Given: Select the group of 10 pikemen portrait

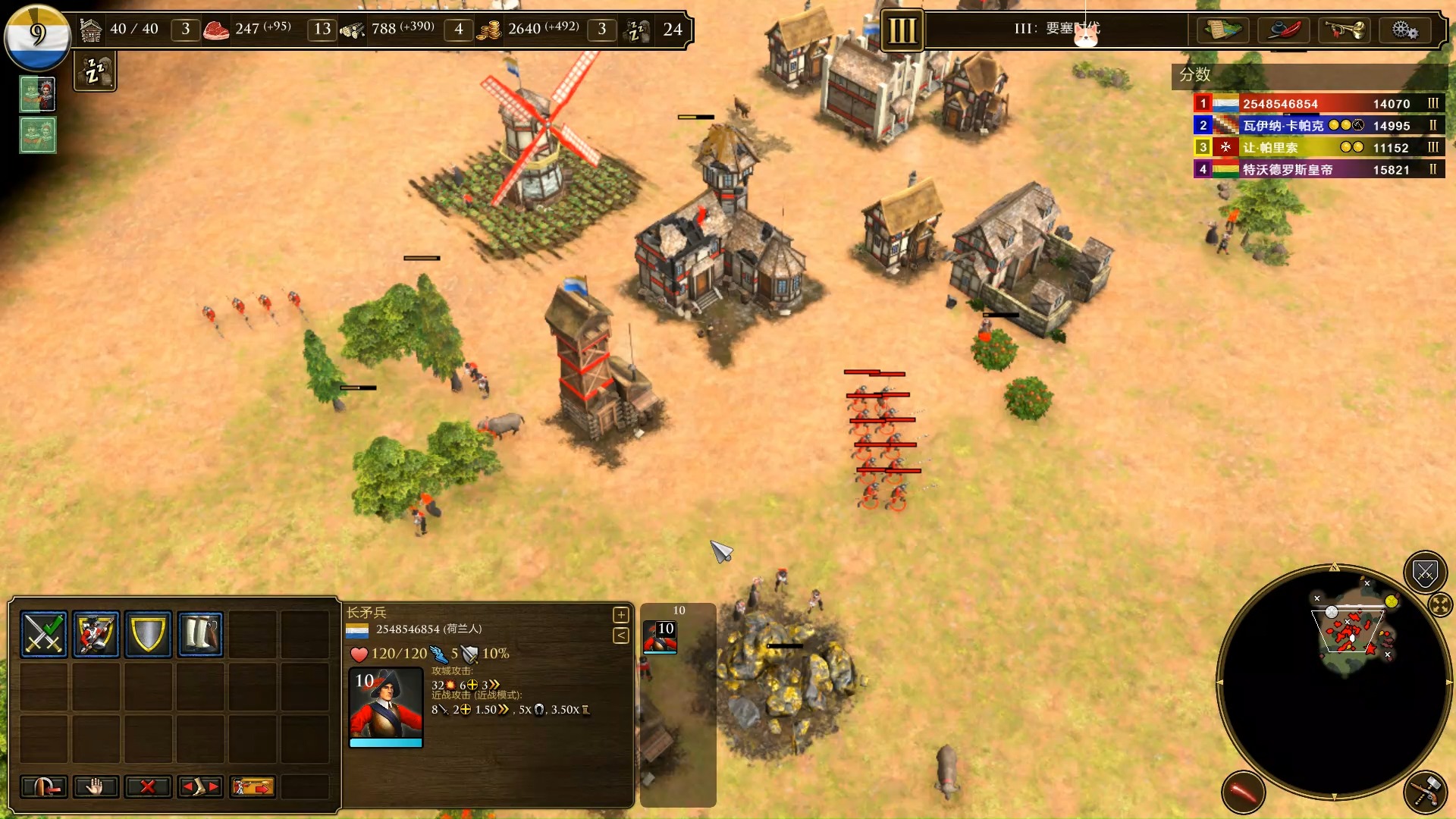Looking at the screenshot, I should click(661, 636).
